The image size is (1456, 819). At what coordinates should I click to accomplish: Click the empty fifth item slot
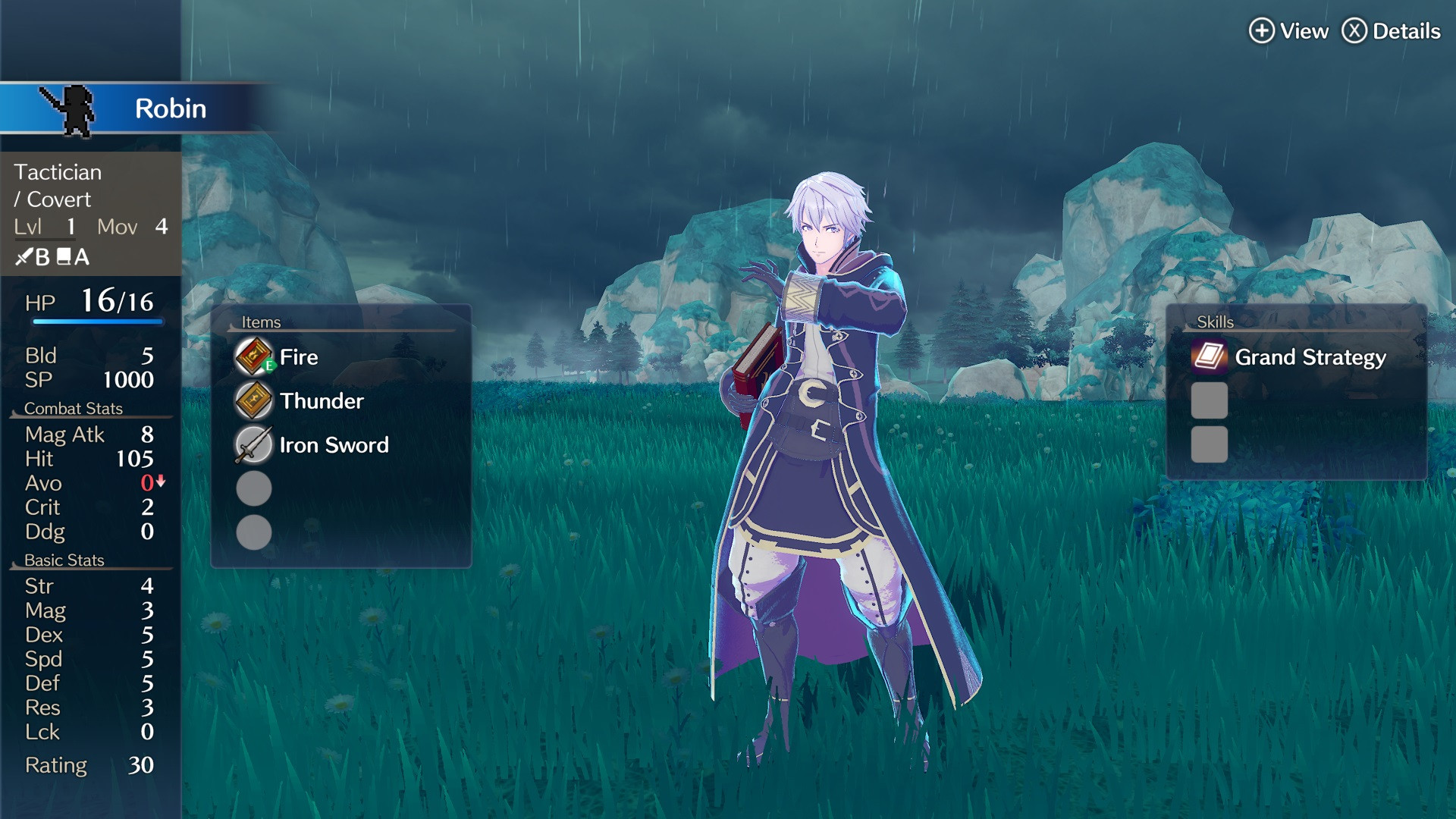(x=255, y=533)
